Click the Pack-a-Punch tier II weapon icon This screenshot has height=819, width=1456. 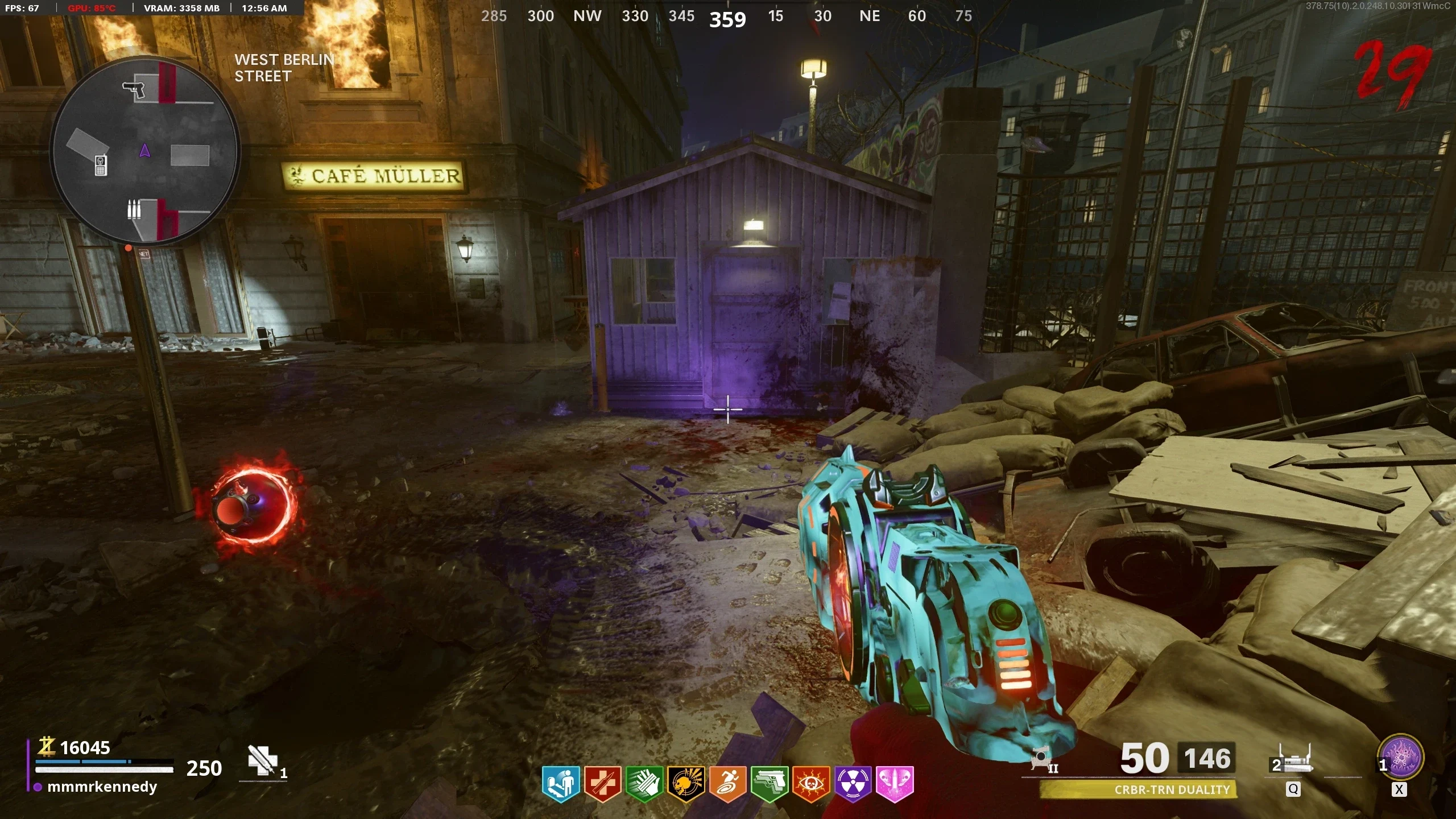point(1043,760)
